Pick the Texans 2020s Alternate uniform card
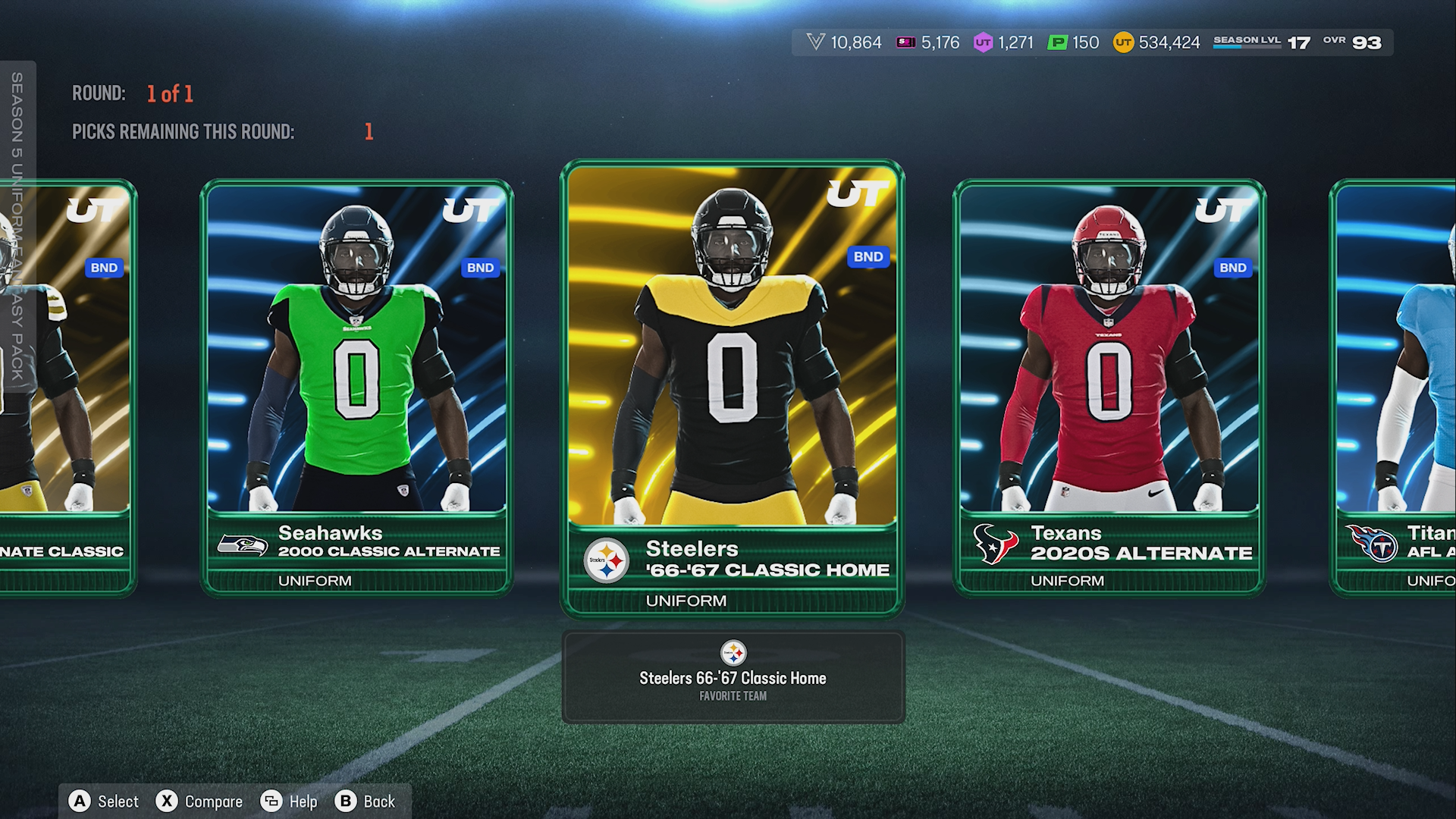 pyautogui.click(x=1109, y=387)
